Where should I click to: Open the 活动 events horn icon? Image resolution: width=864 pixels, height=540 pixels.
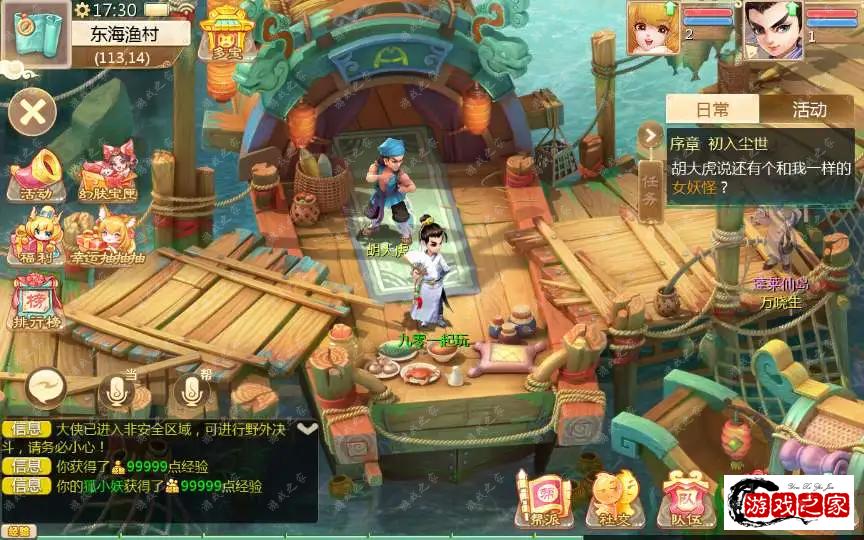coord(37,176)
